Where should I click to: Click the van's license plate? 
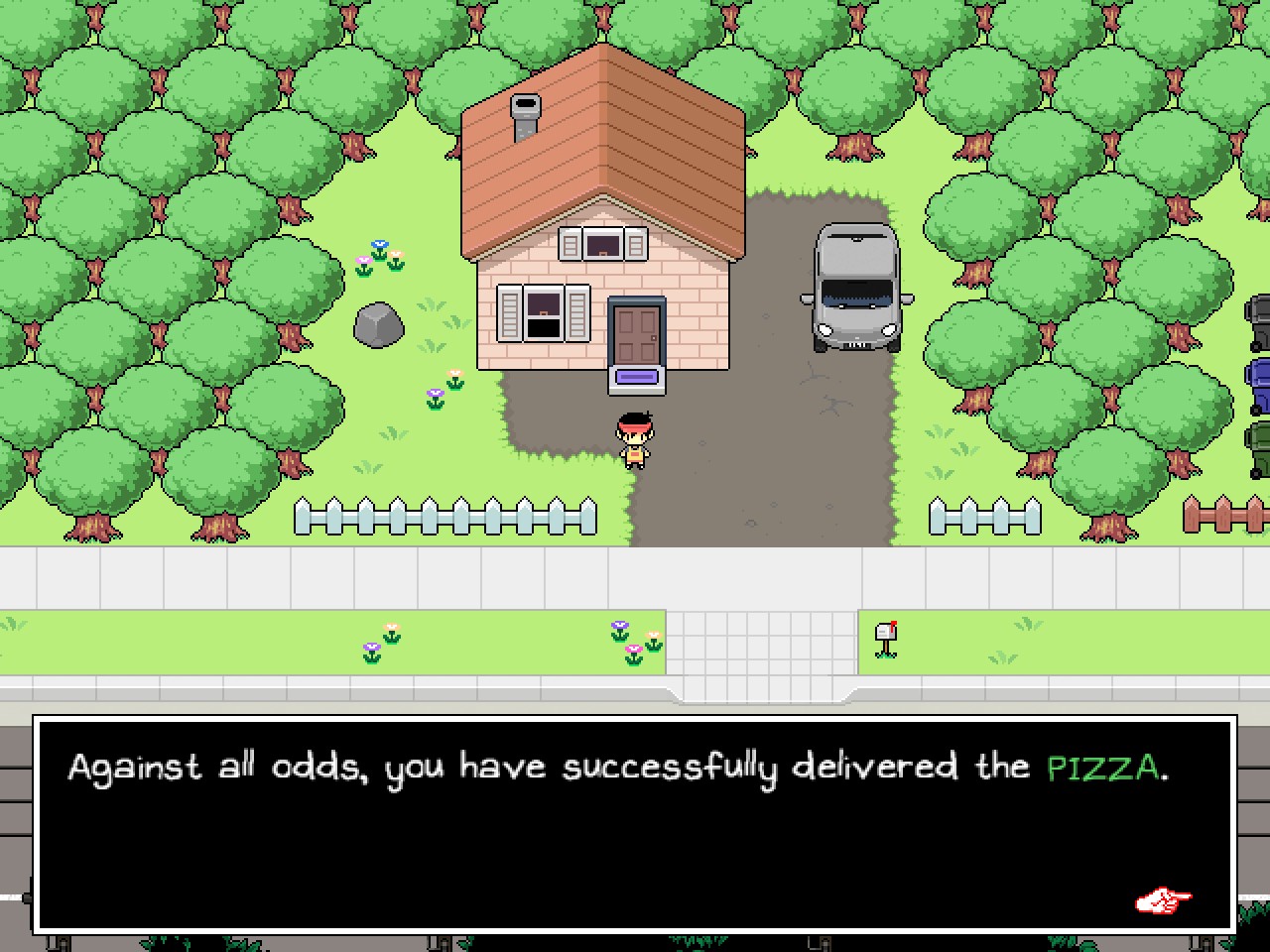[856, 344]
